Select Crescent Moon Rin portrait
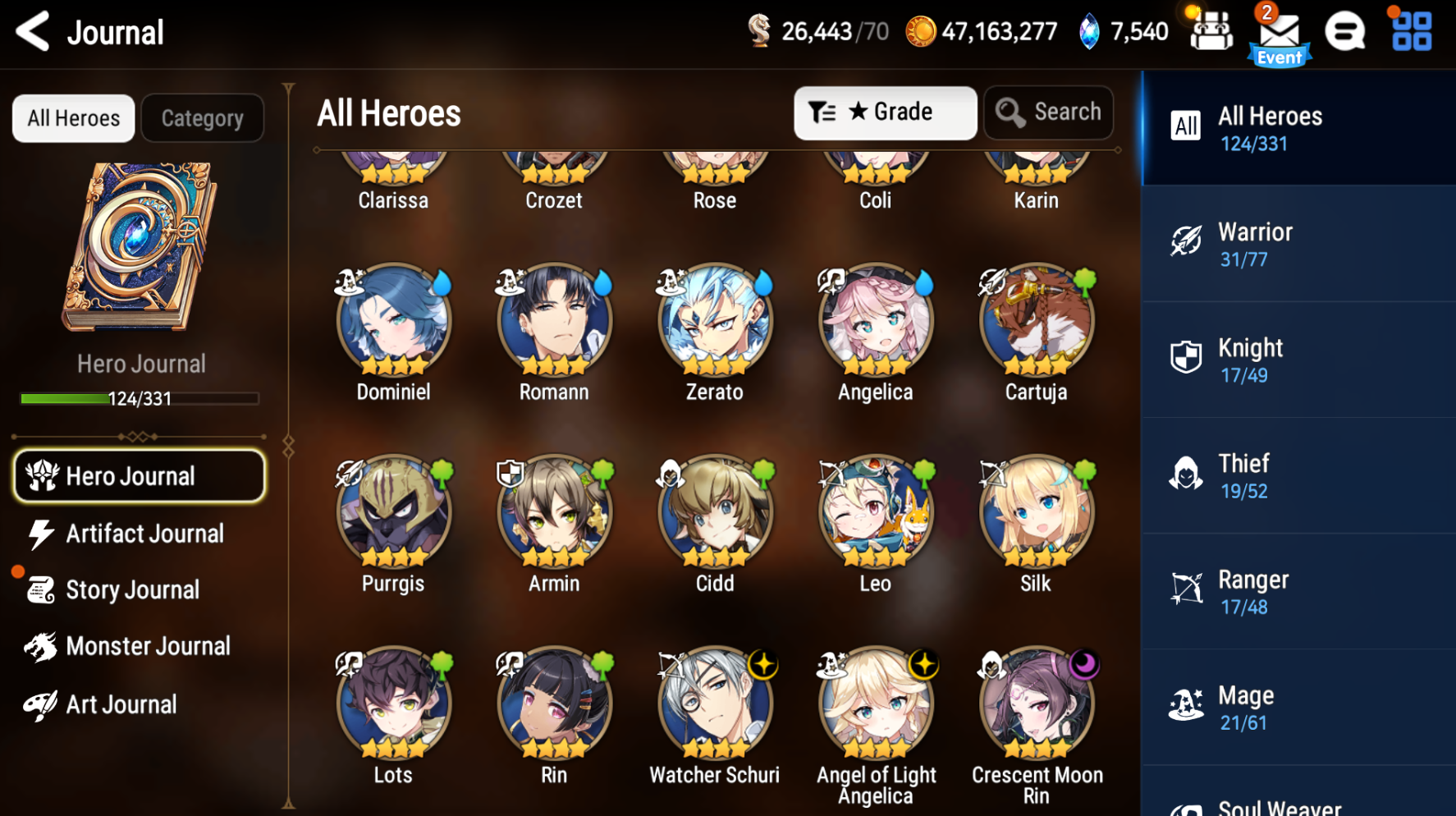This screenshot has width=1456, height=816. (1037, 704)
